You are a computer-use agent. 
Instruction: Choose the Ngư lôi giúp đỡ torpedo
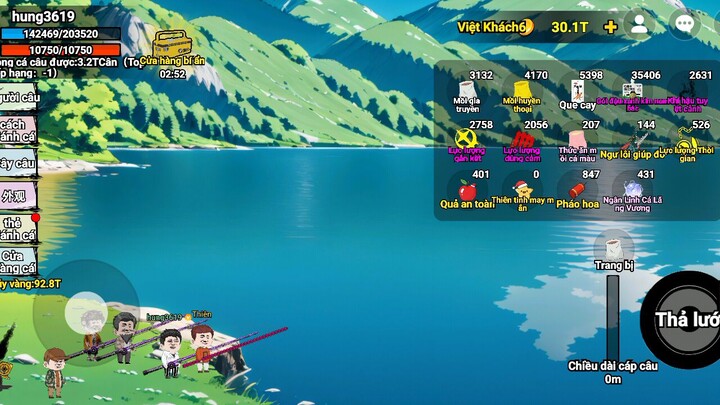pos(632,141)
